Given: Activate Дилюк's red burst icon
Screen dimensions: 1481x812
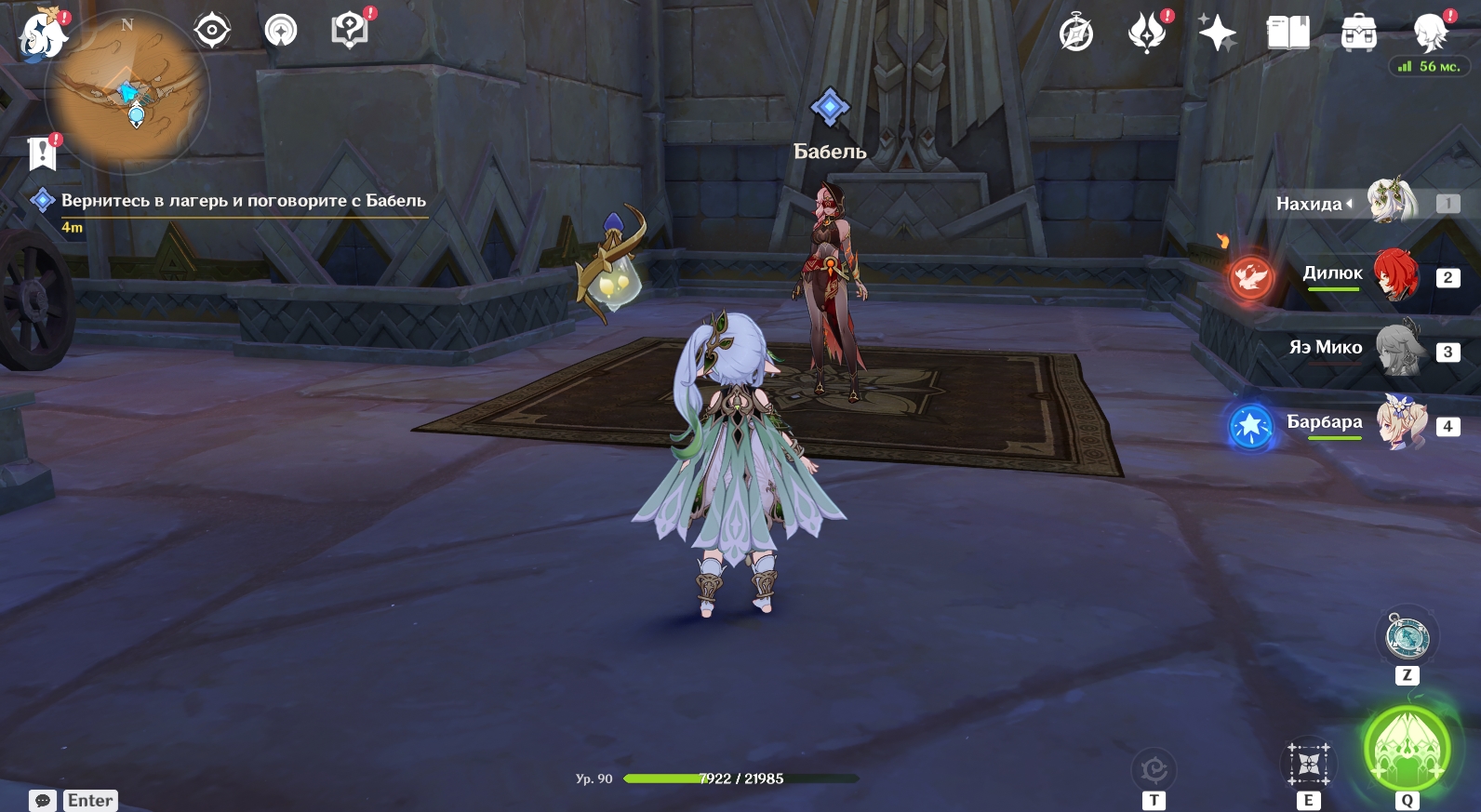Looking at the screenshot, I should [1250, 276].
